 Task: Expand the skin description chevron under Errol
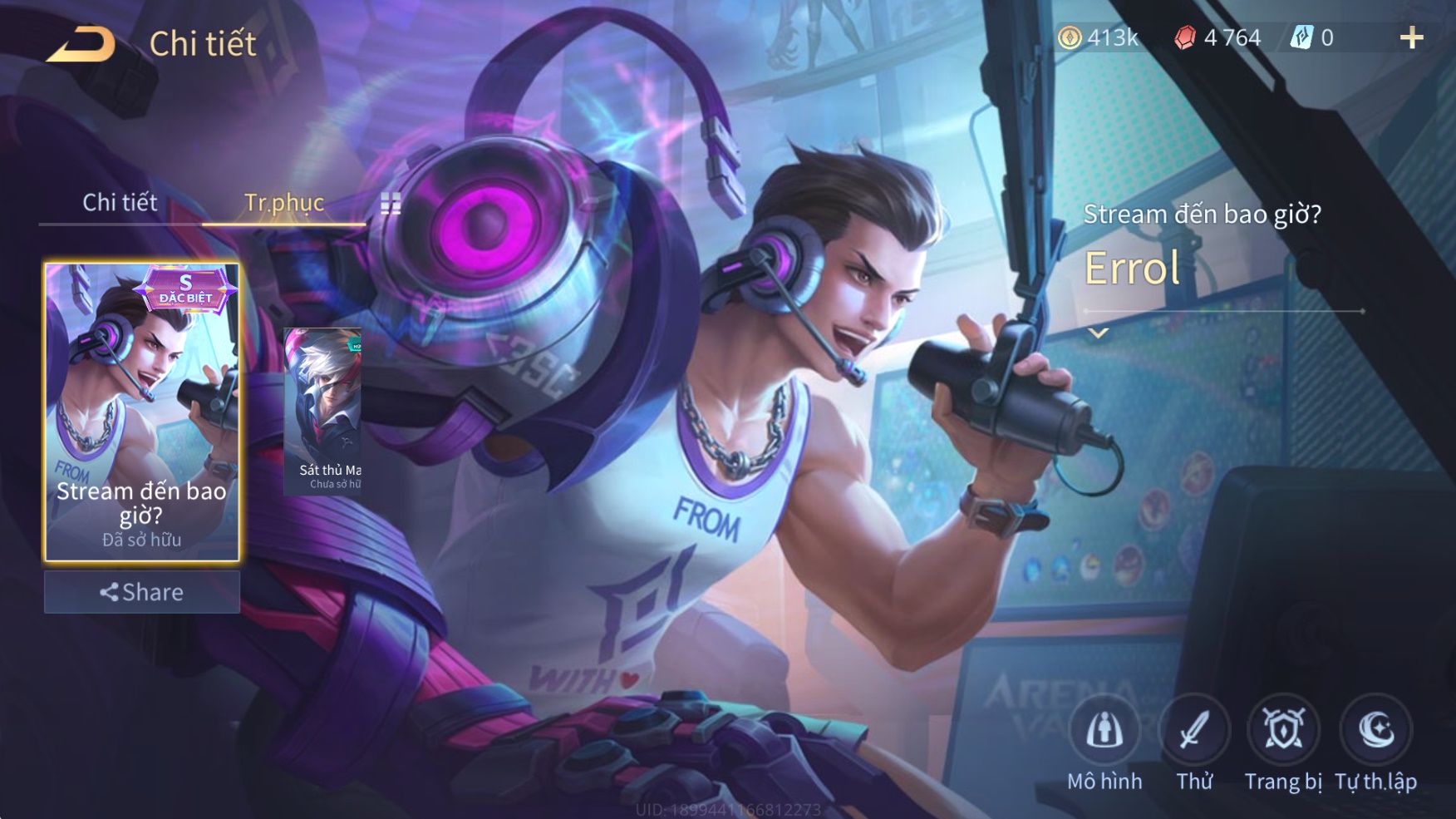(1099, 333)
